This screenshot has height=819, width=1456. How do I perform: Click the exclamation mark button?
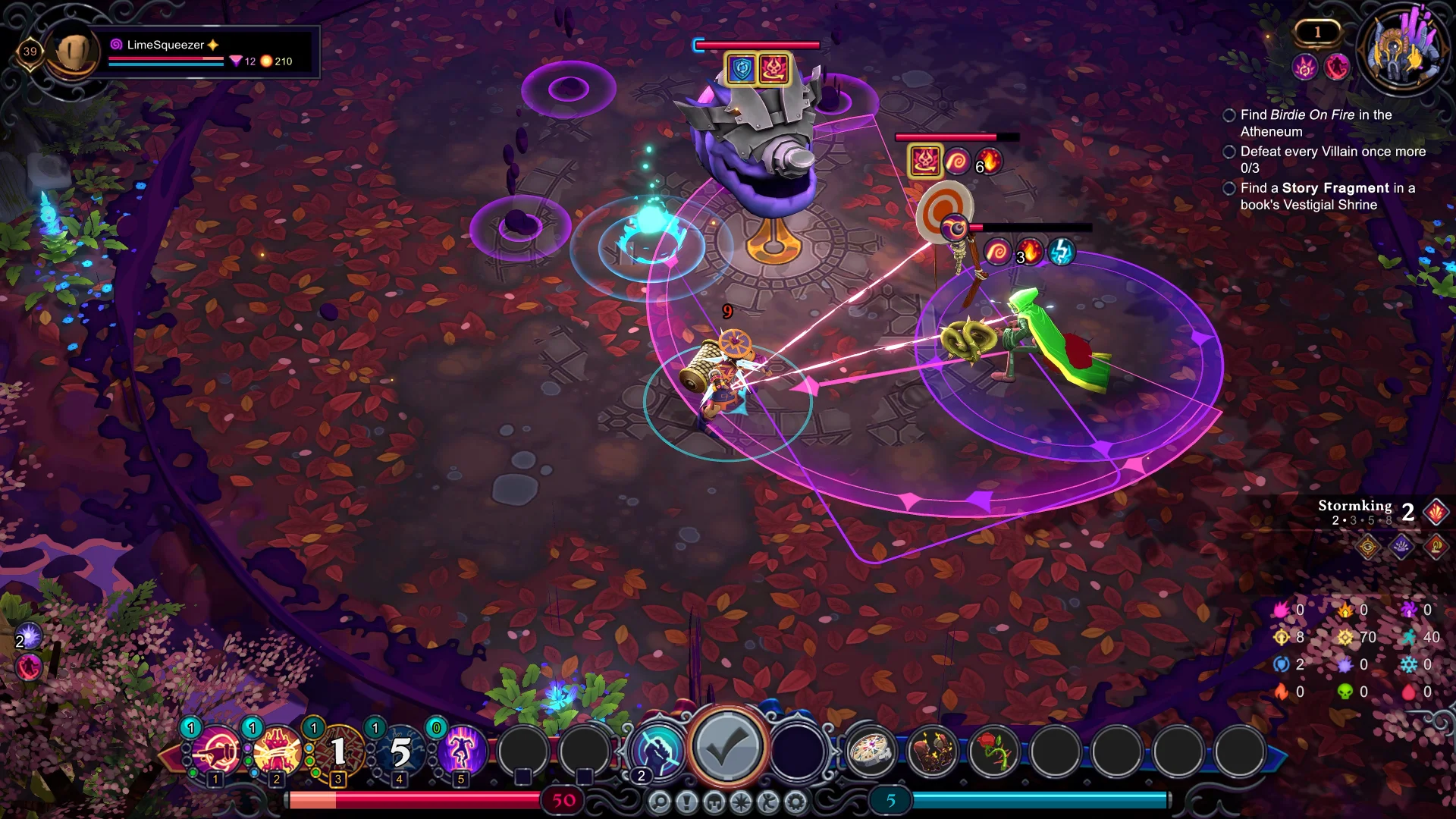point(687,802)
